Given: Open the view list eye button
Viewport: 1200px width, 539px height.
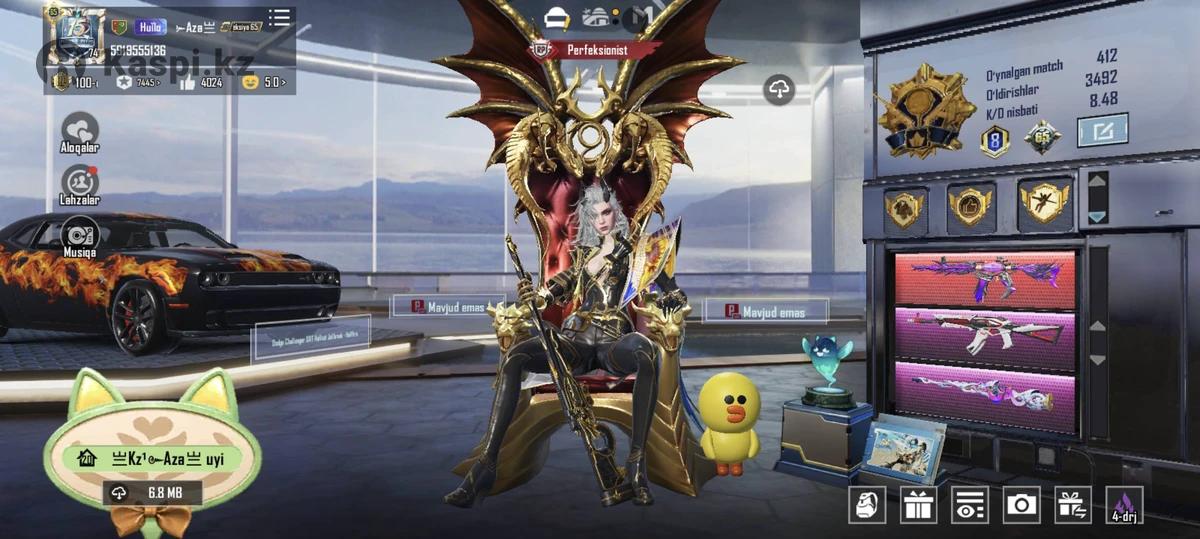Looking at the screenshot, I should point(969,505).
